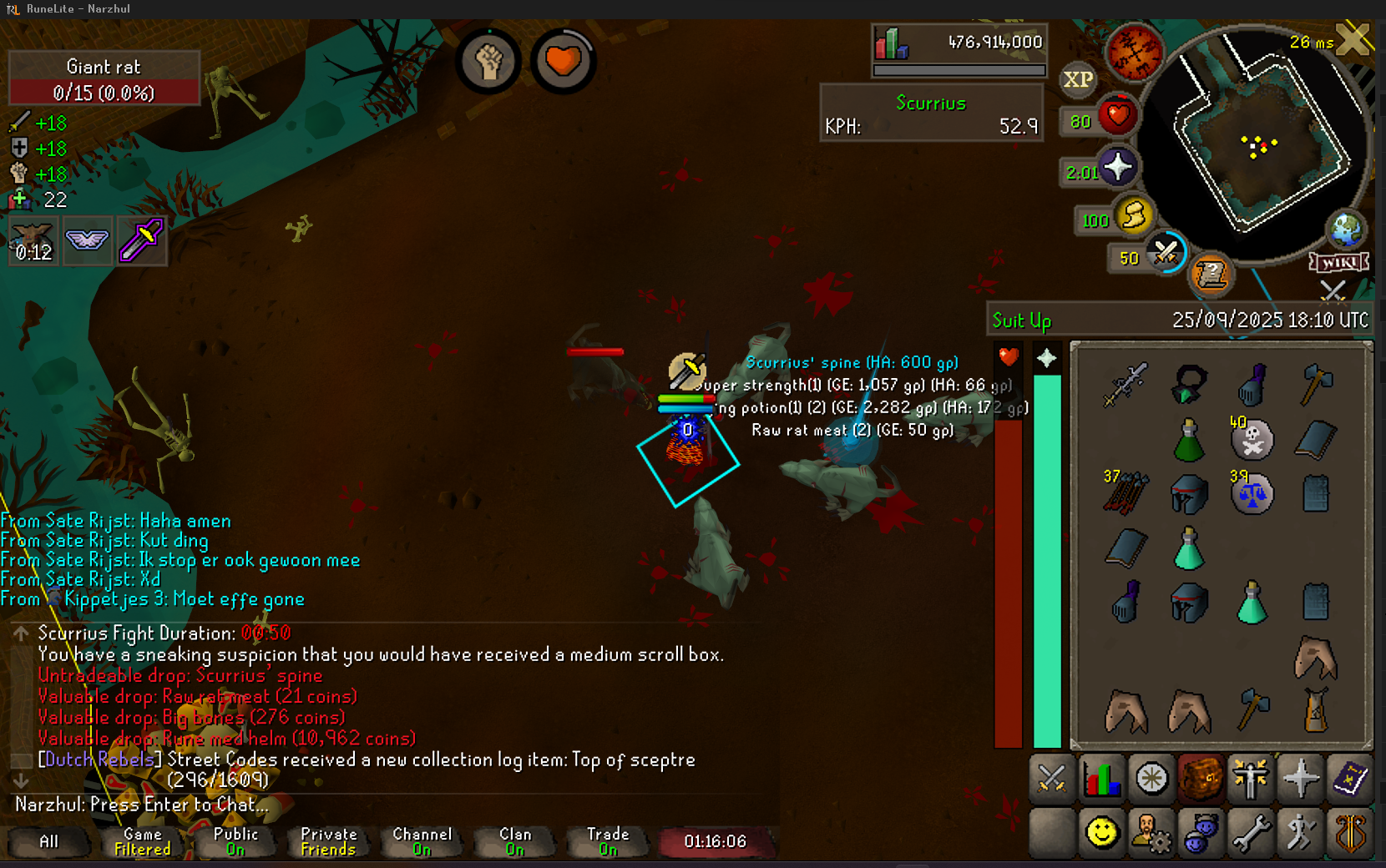
Task: Select the 40 death runes stack
Action: pos(1252,438)
